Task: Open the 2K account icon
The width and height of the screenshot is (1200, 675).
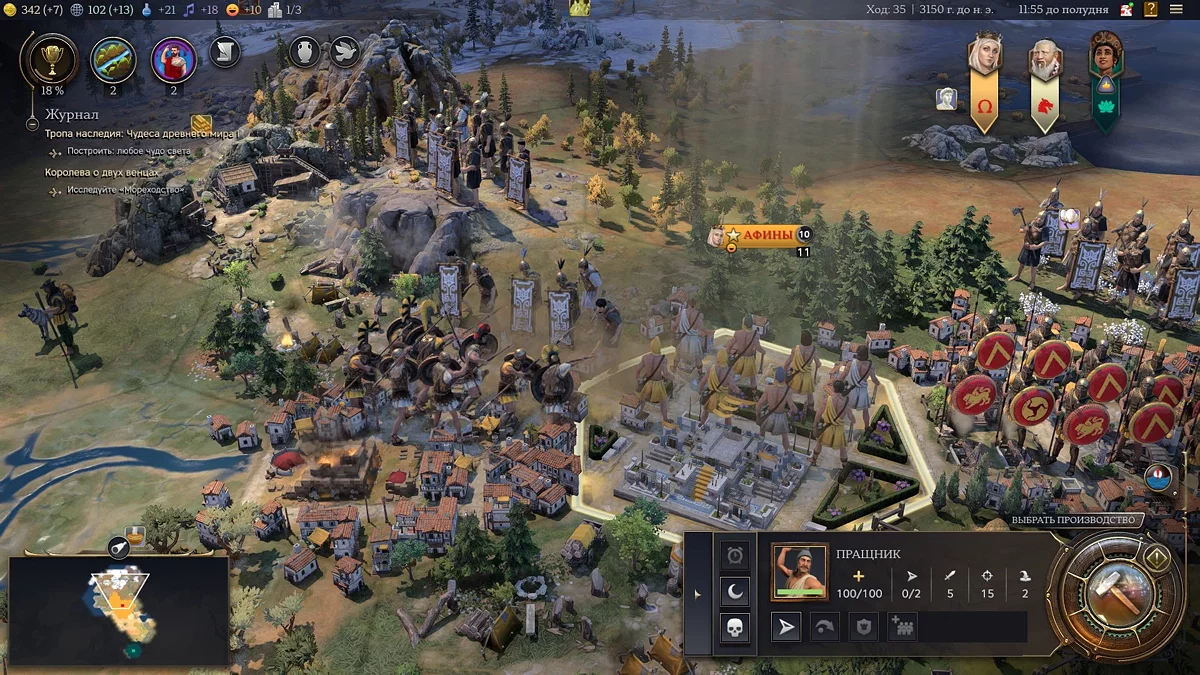Action: pos(1126,9)
